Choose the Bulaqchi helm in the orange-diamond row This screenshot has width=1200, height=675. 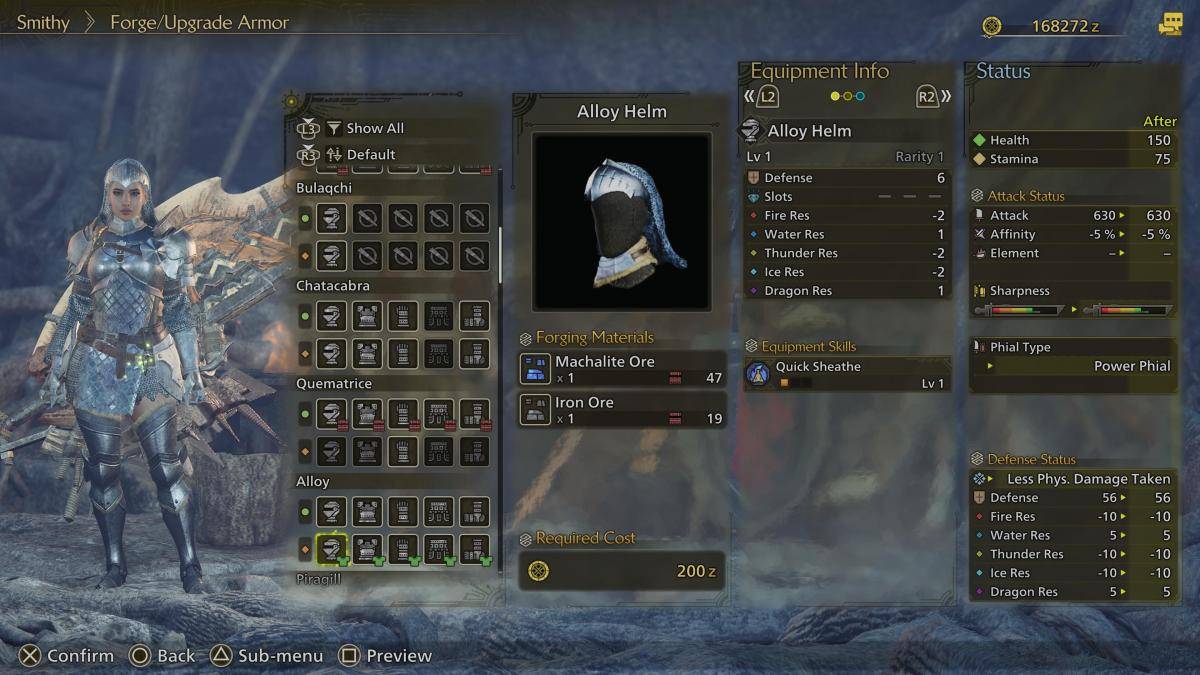332,255
